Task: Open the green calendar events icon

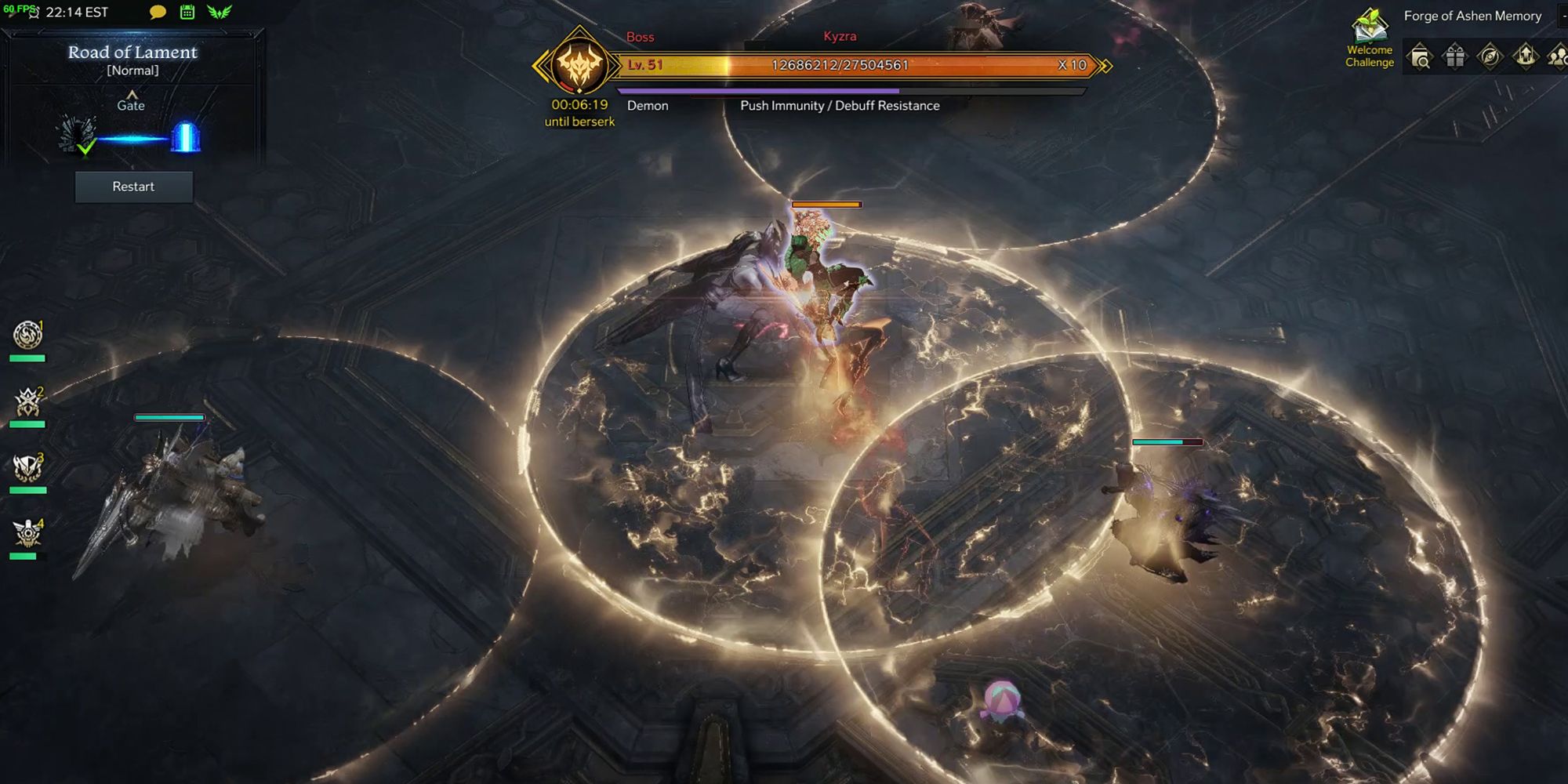Action: tap(187, 13)
